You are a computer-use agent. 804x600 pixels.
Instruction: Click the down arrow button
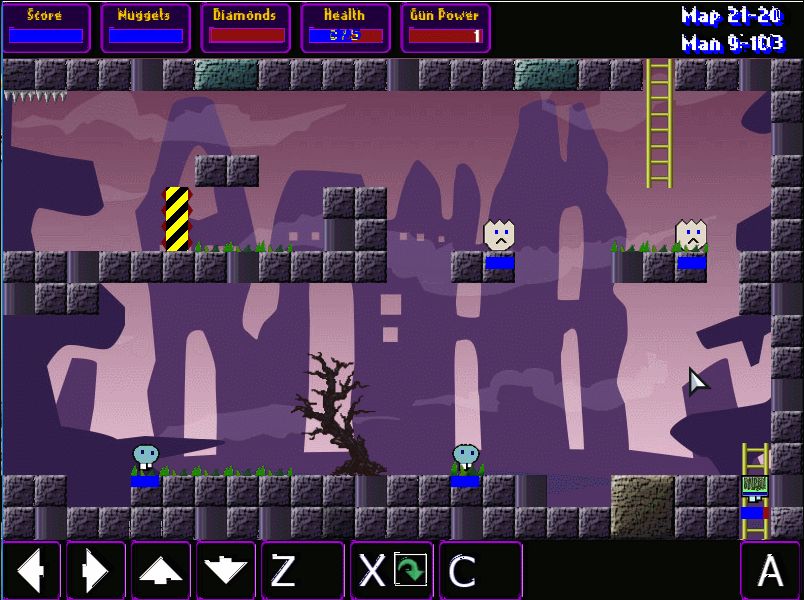[225, 570]
